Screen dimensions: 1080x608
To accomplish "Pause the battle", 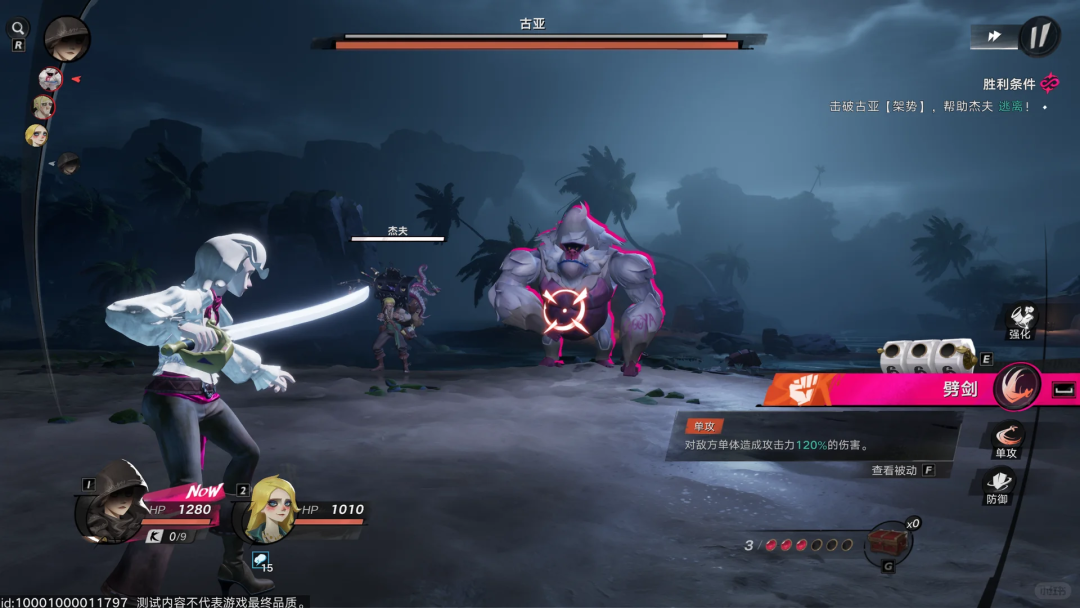I will click(1039, 36).
